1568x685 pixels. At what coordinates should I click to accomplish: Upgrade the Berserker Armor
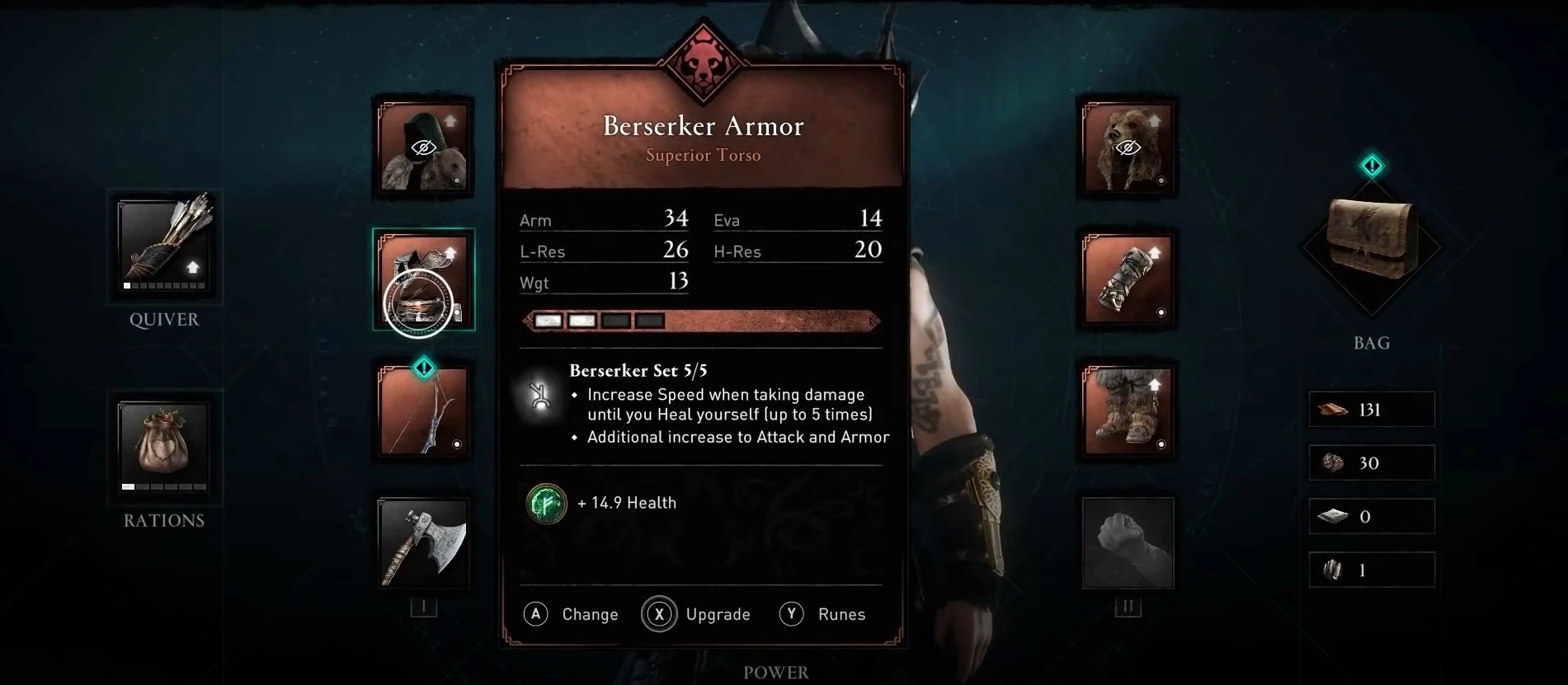pos(697,614)
